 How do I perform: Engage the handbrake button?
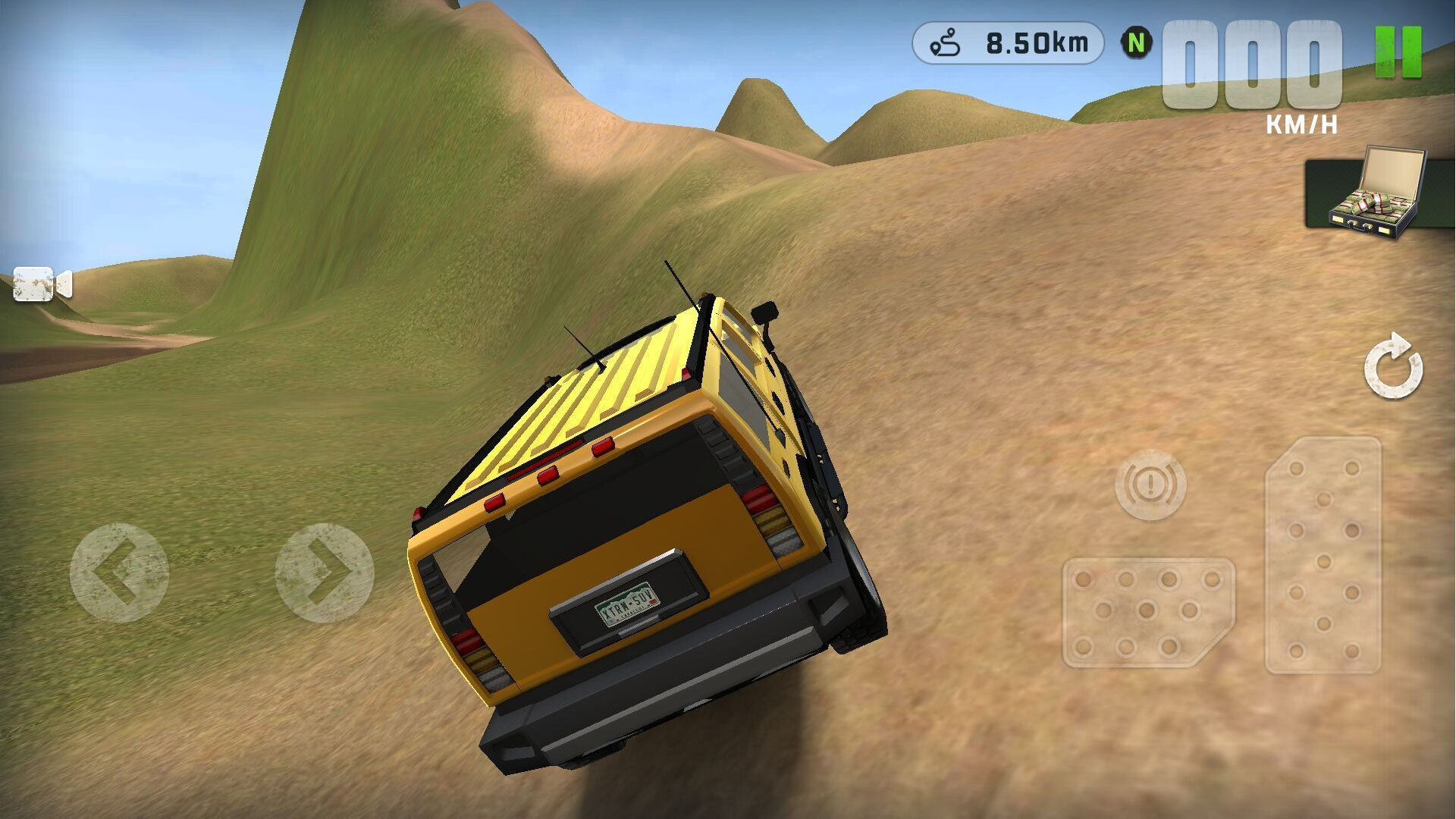pos(1150,485)
